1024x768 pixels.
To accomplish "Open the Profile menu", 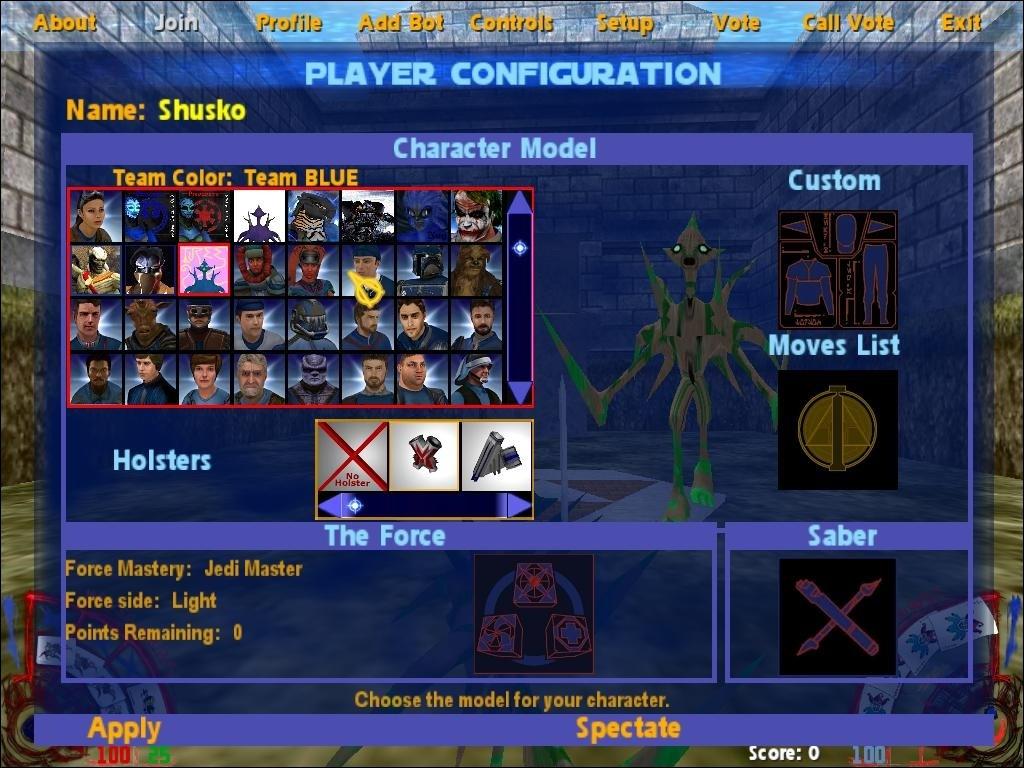I will [289, 22].
